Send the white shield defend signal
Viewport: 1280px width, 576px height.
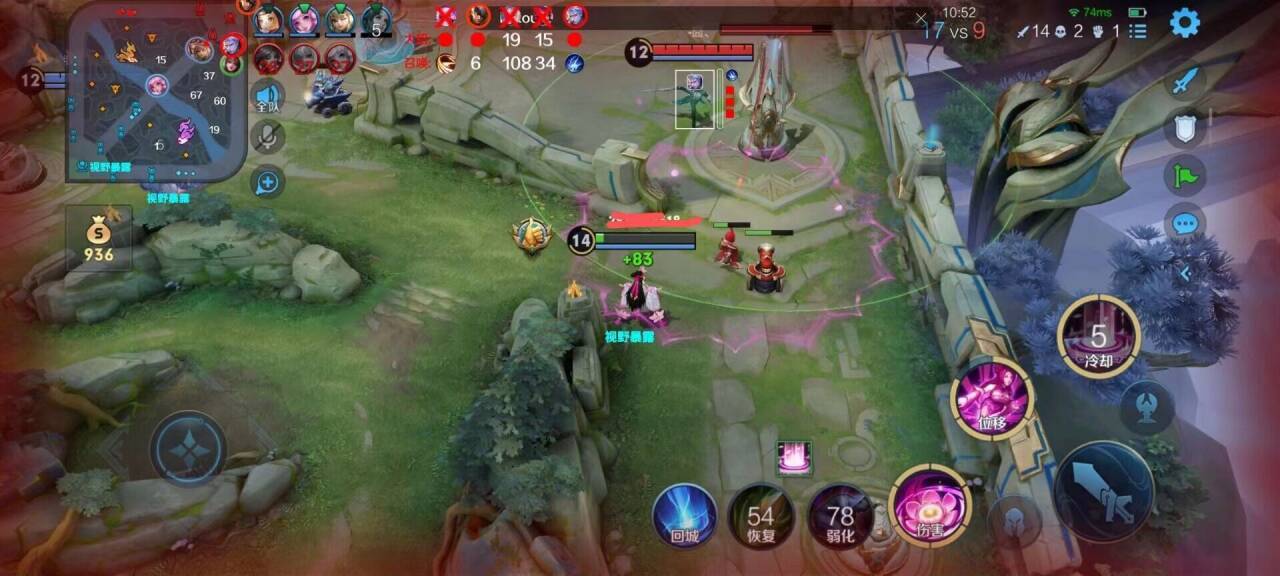[1185, 129]
